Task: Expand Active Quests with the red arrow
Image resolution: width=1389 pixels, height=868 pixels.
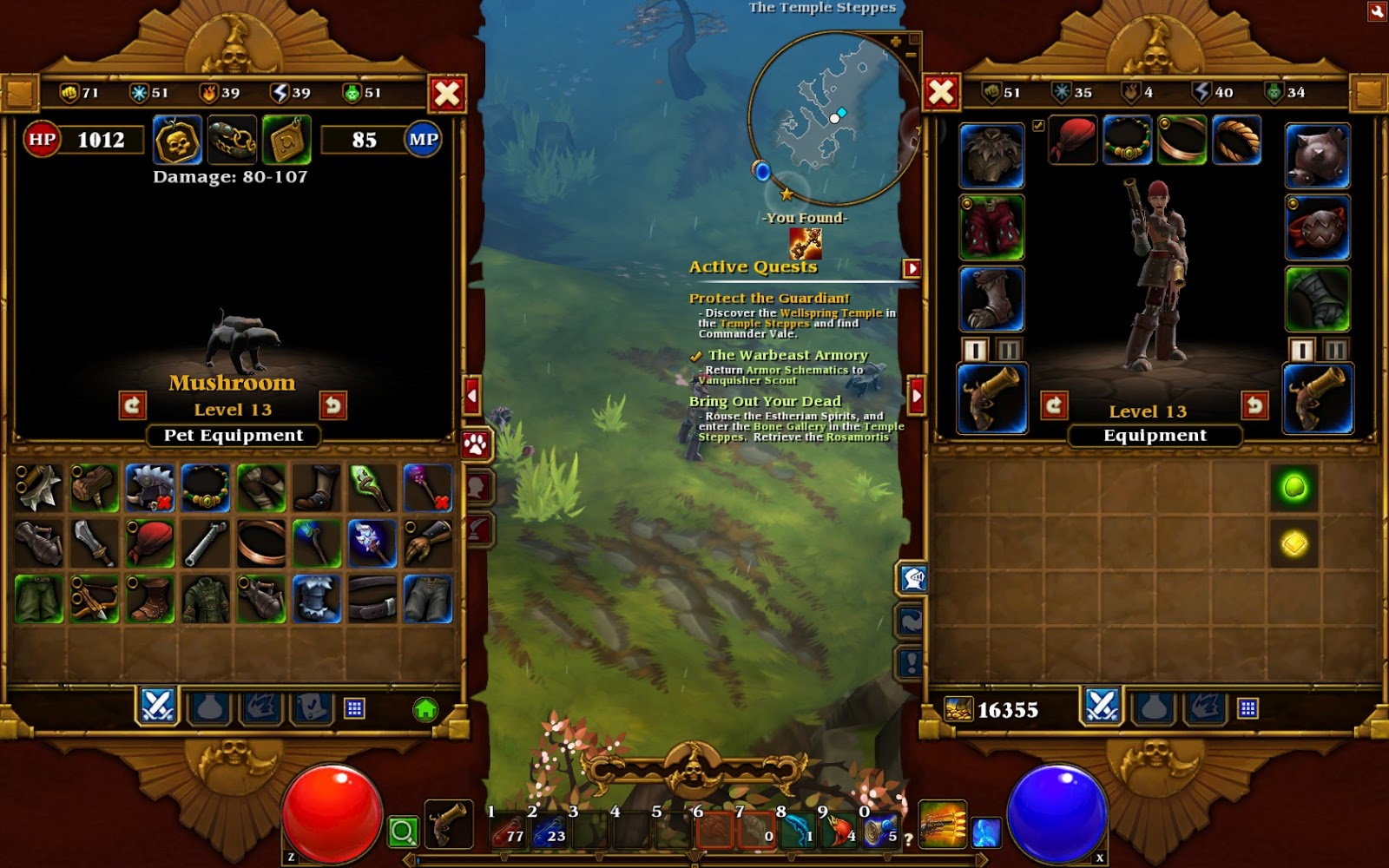Action: 911,267
